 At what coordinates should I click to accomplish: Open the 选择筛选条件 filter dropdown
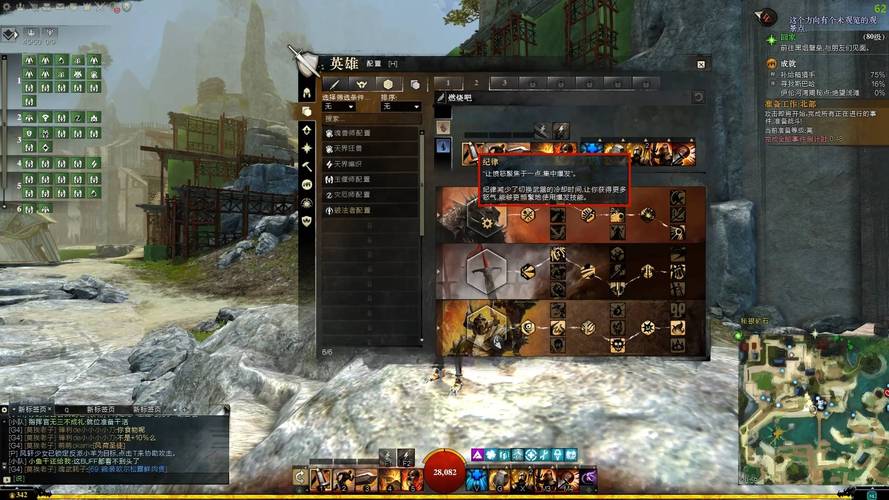click(x=344, y=107)
